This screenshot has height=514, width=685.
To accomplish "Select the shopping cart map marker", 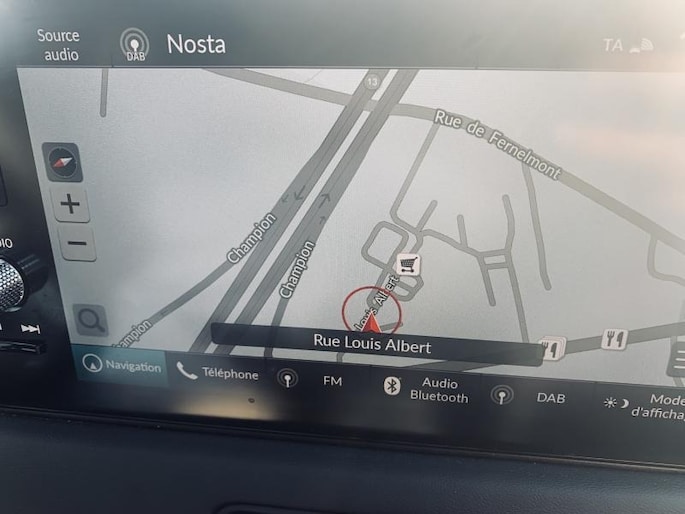I will tap(408, 264).
